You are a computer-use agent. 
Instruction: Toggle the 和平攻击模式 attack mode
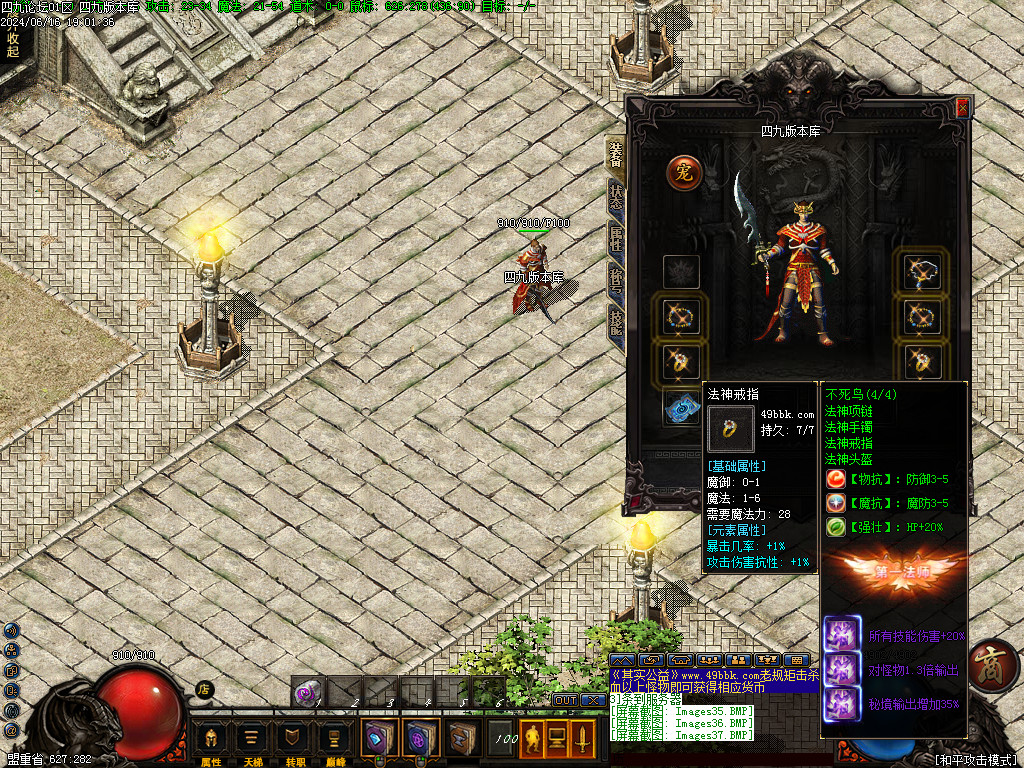pos(974,759)
